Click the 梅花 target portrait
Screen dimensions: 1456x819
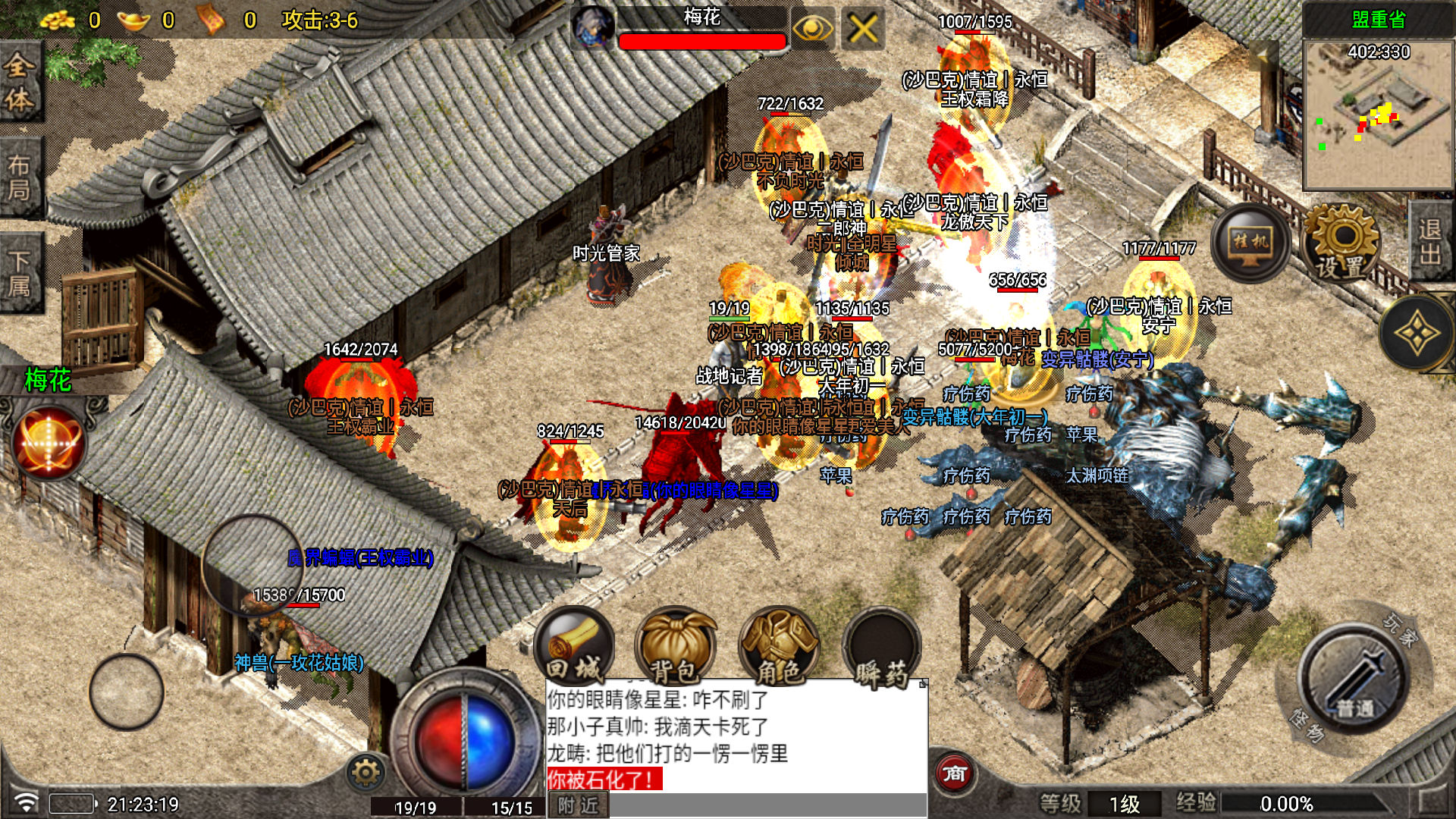[592, 29]
